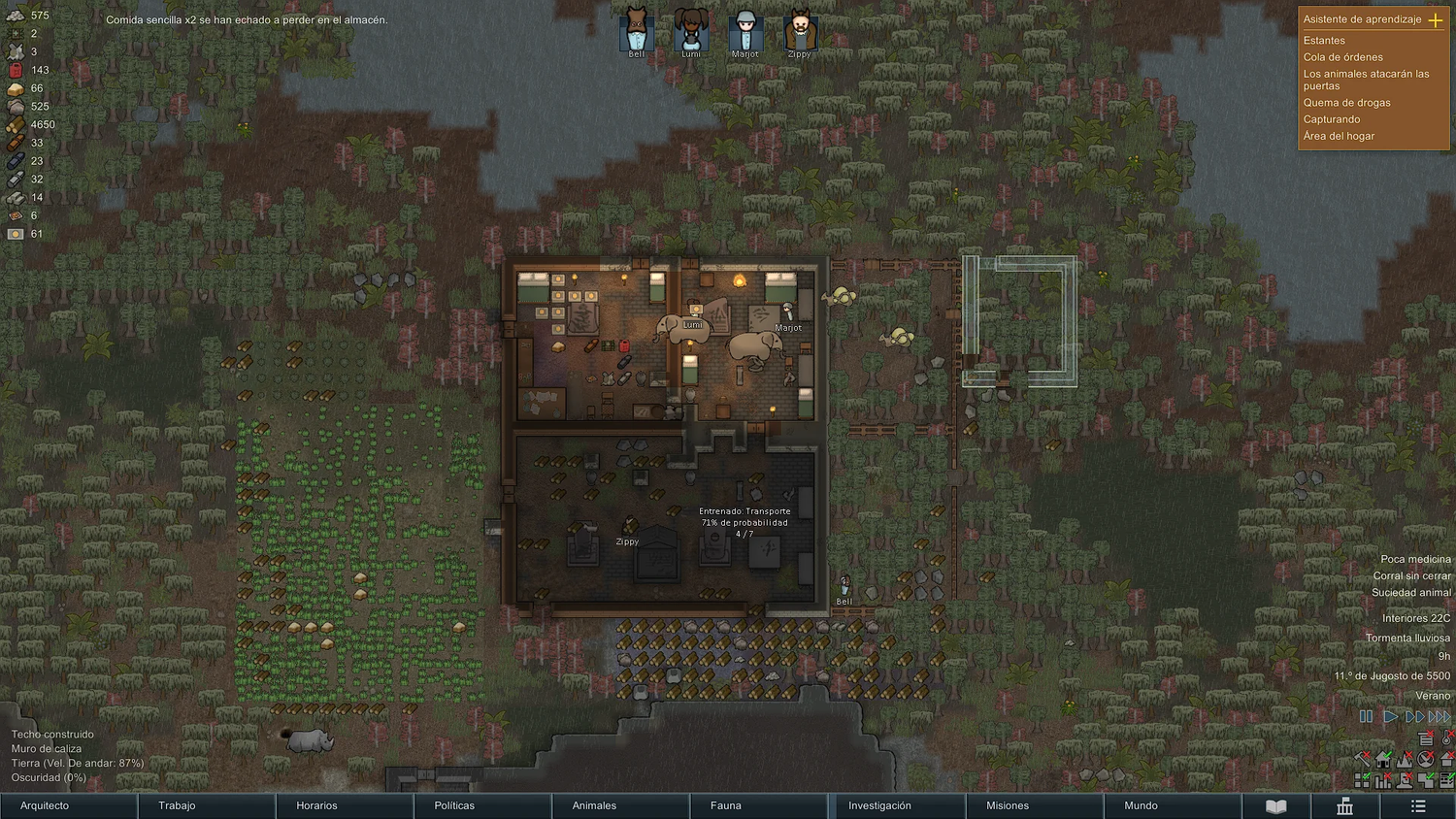Switch to the Horarios tab
The width and height of the screenshot is (1456, 819).
tap(344, 805)
